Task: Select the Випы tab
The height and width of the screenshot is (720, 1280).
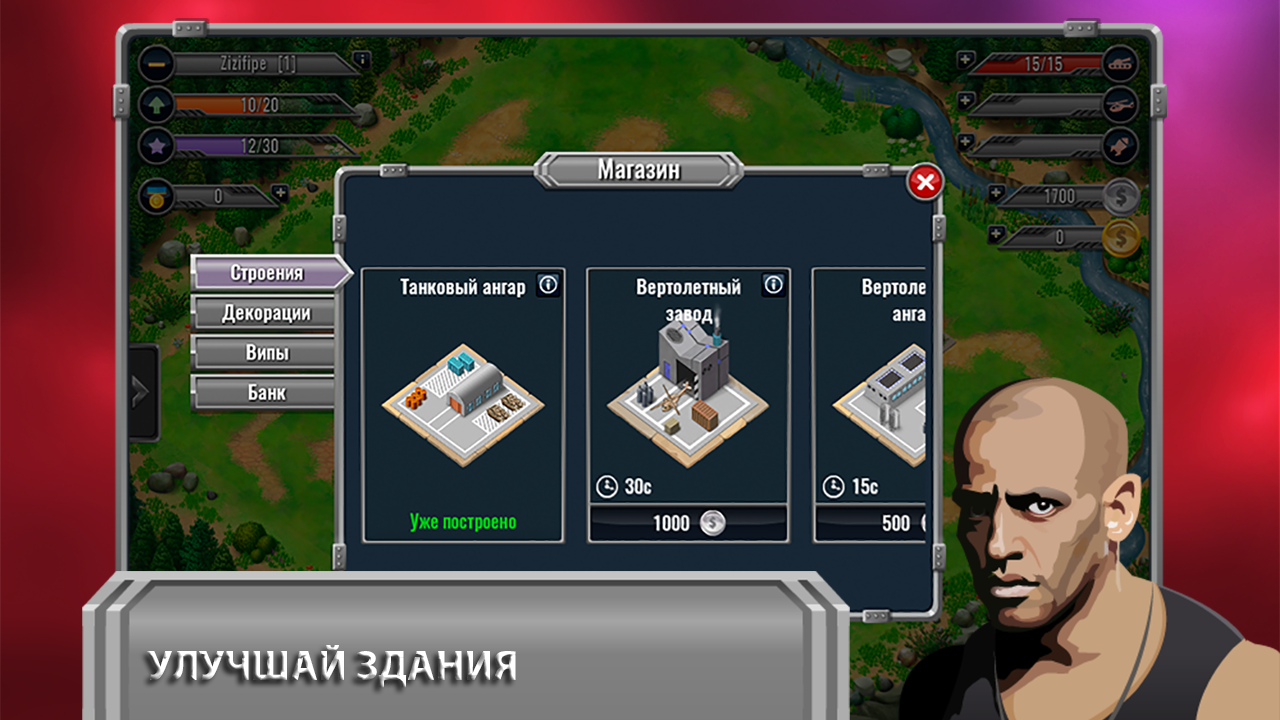Action: (x=265, y=353)
